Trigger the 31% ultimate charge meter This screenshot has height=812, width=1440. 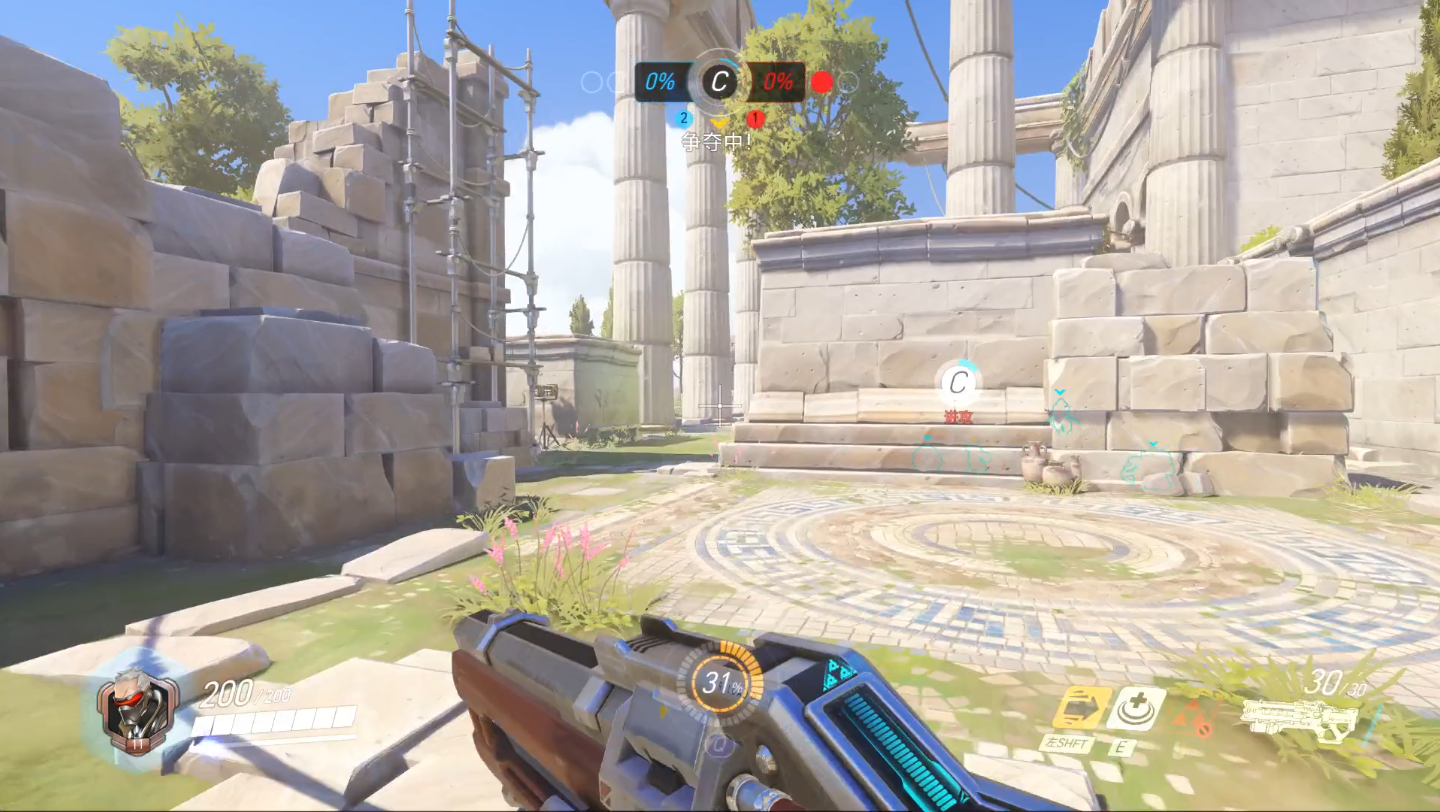pyautogui.click(x=720, y=685)
